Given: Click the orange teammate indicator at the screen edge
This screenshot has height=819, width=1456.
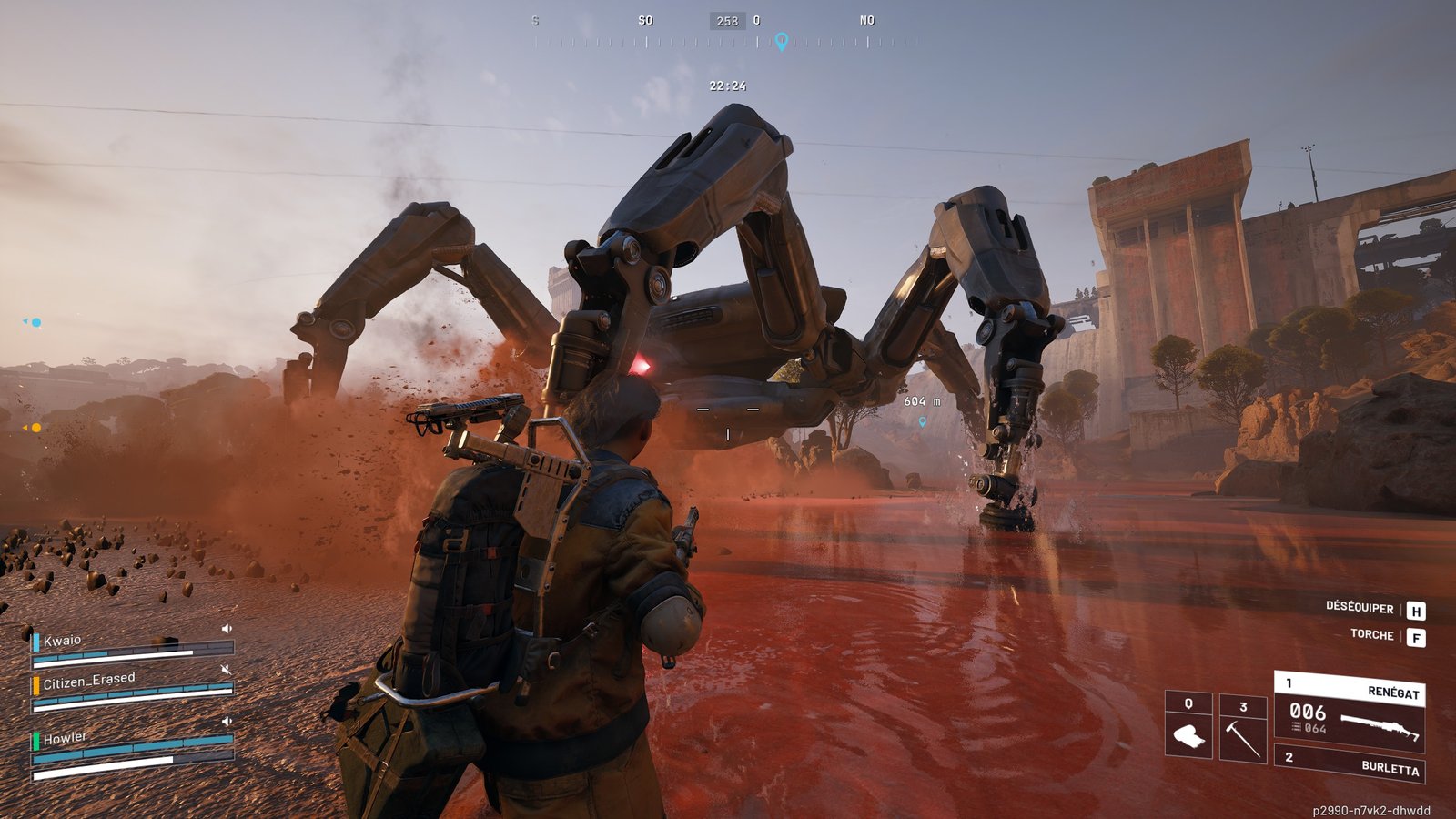Looking at the screenshot, I should (34, 428).
